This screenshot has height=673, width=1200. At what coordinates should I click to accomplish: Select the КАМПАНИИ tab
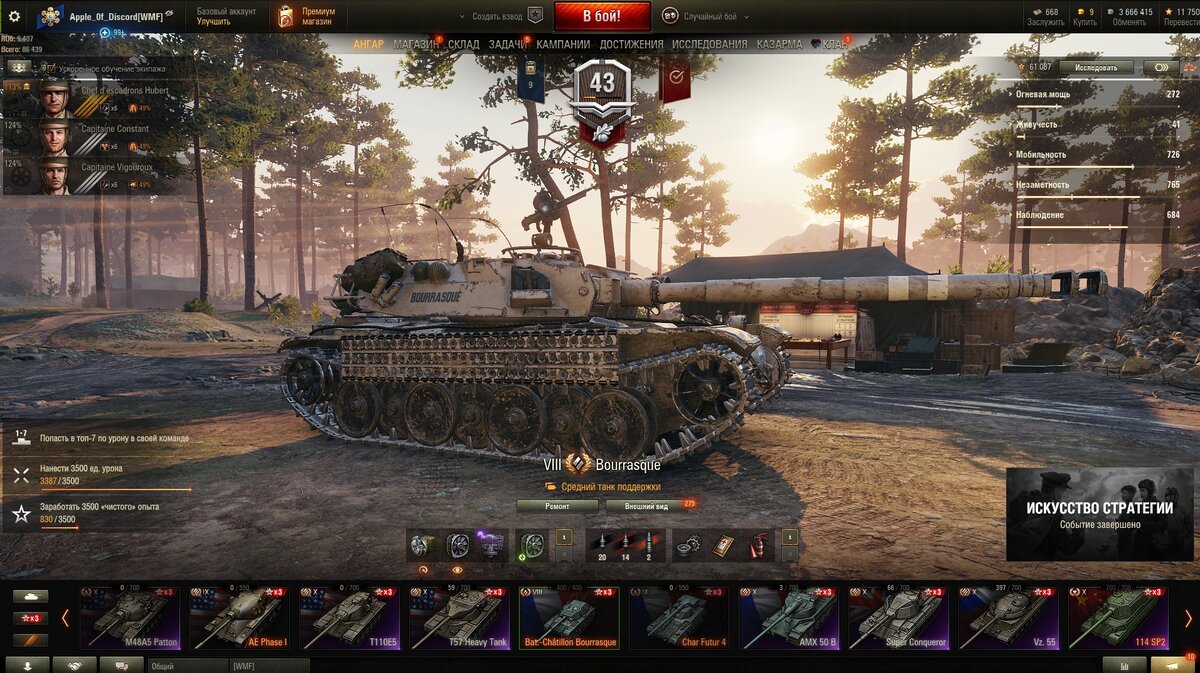click(x=563, y=45)
